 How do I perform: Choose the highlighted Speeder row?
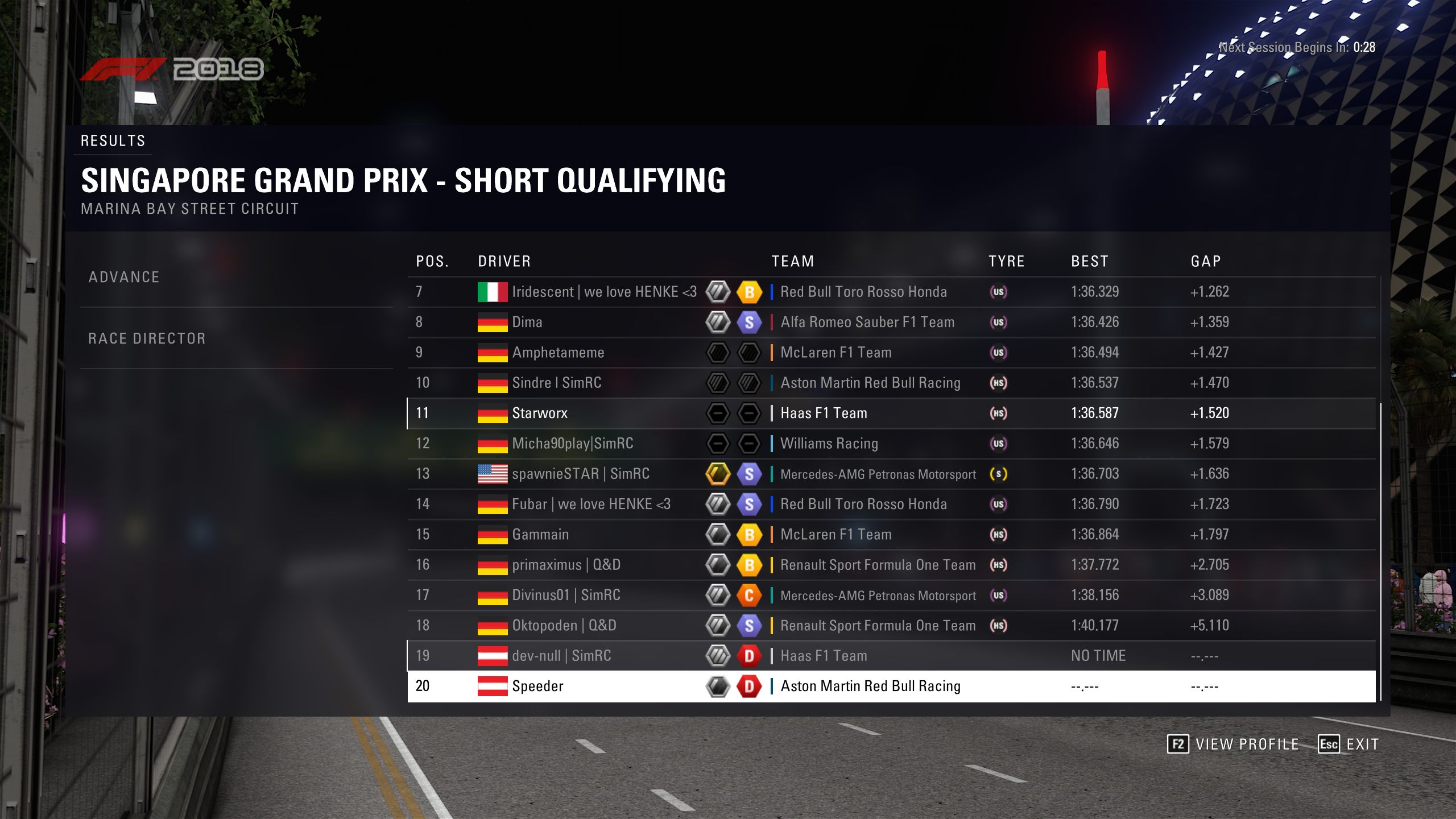(x=537, y=686)
